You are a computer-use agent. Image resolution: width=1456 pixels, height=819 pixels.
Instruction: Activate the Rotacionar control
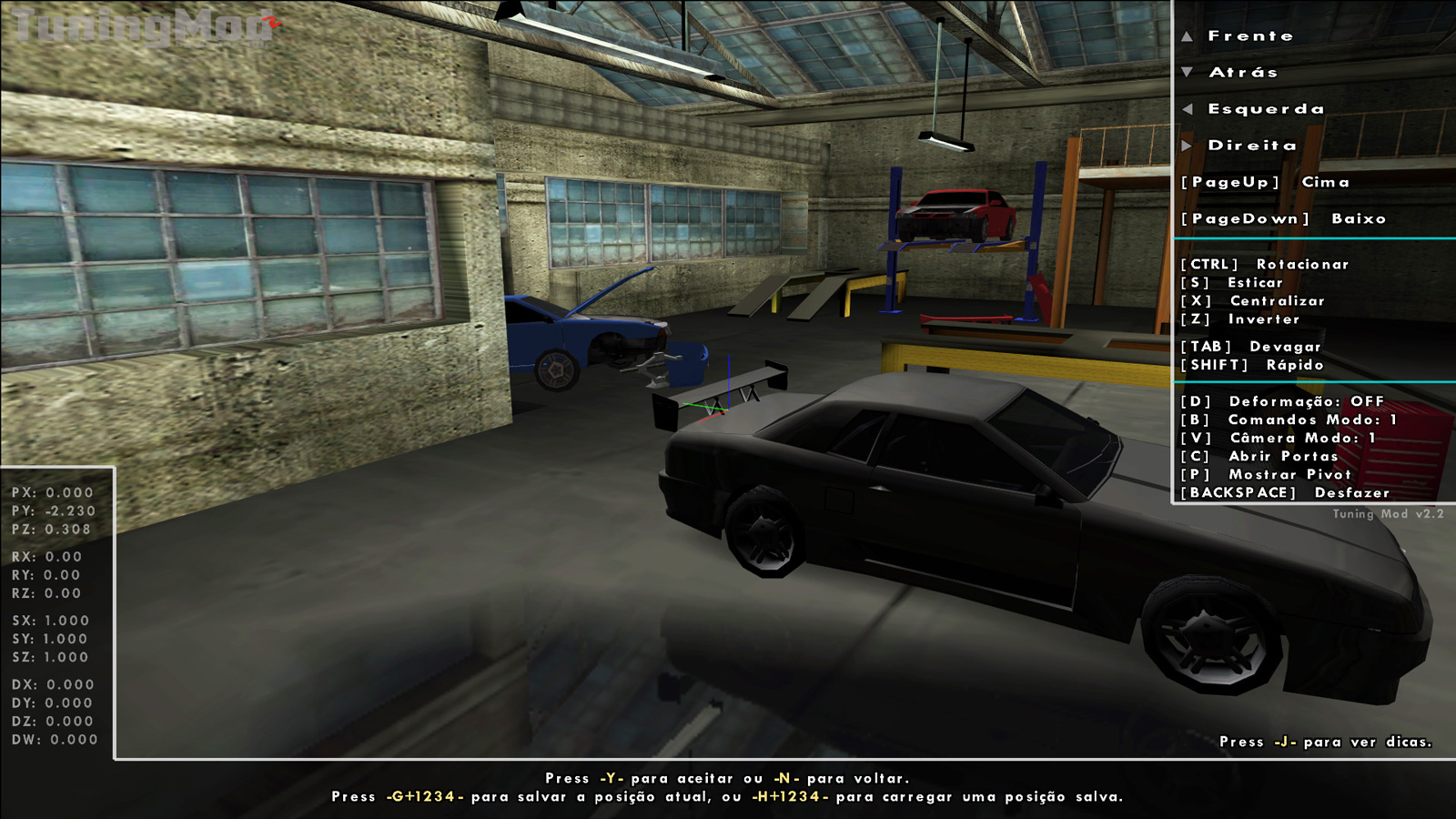[1265, 264]
